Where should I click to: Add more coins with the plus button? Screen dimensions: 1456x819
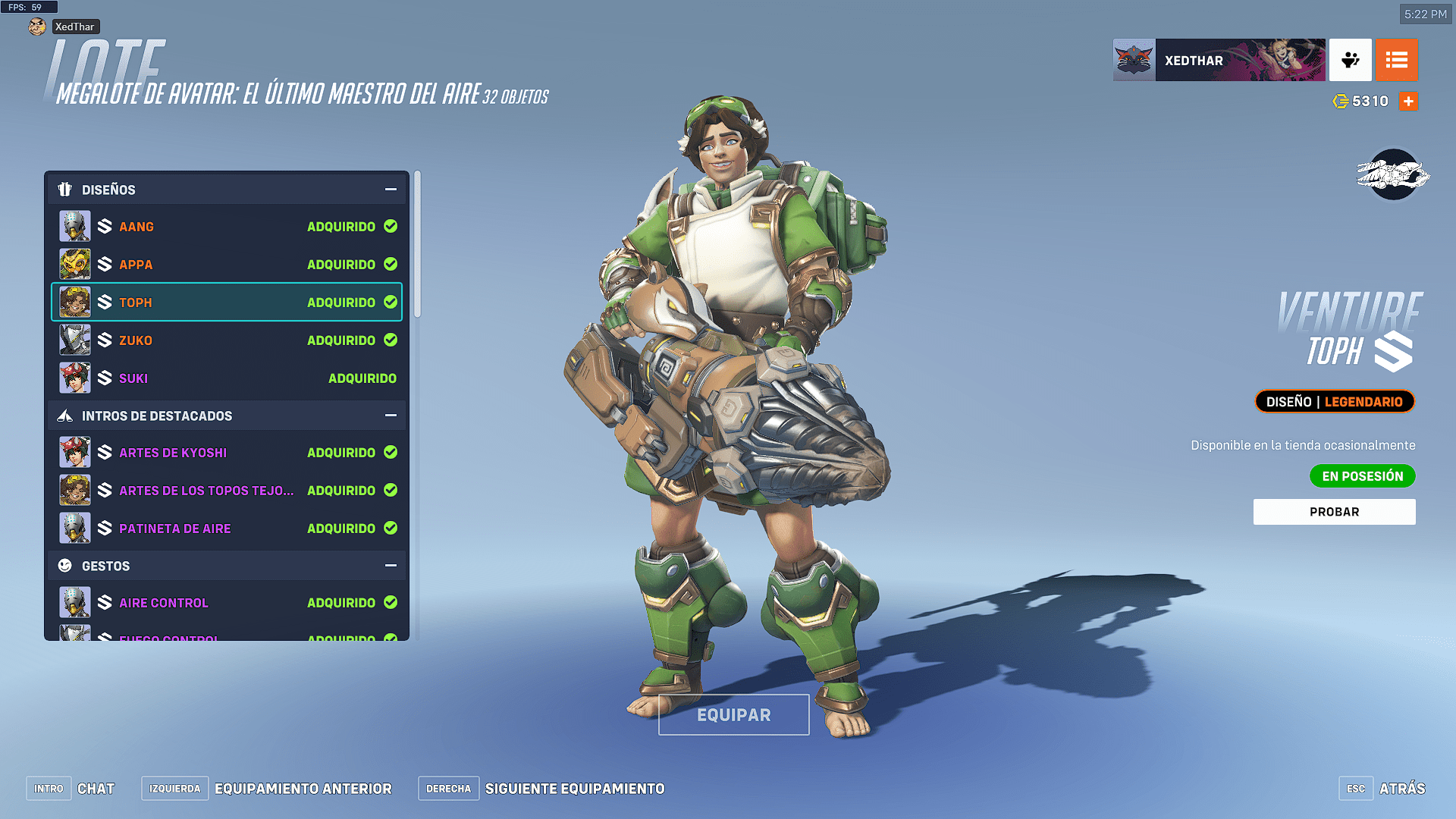(x=1408, y=102)
